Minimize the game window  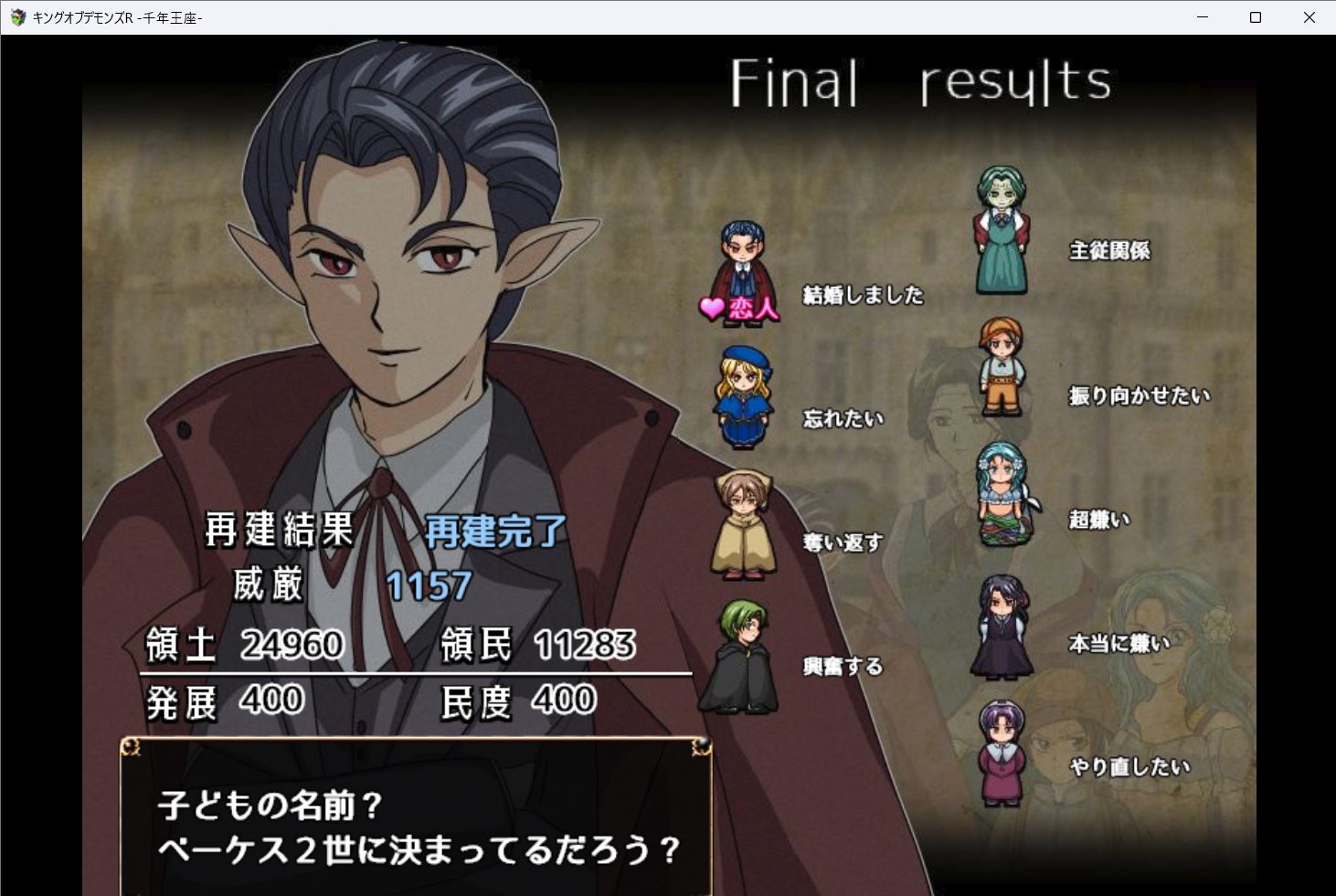pyautogui.click(x=1203, y=17)
